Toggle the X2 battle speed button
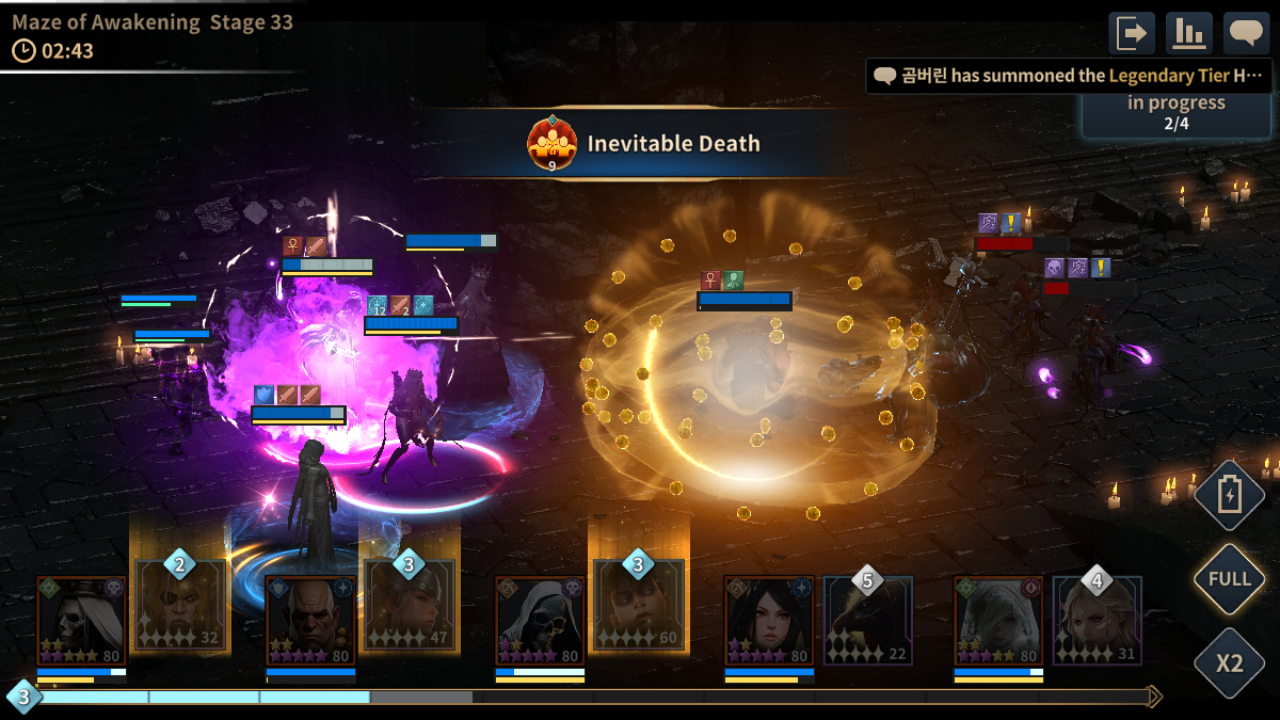 [1229, 663]
